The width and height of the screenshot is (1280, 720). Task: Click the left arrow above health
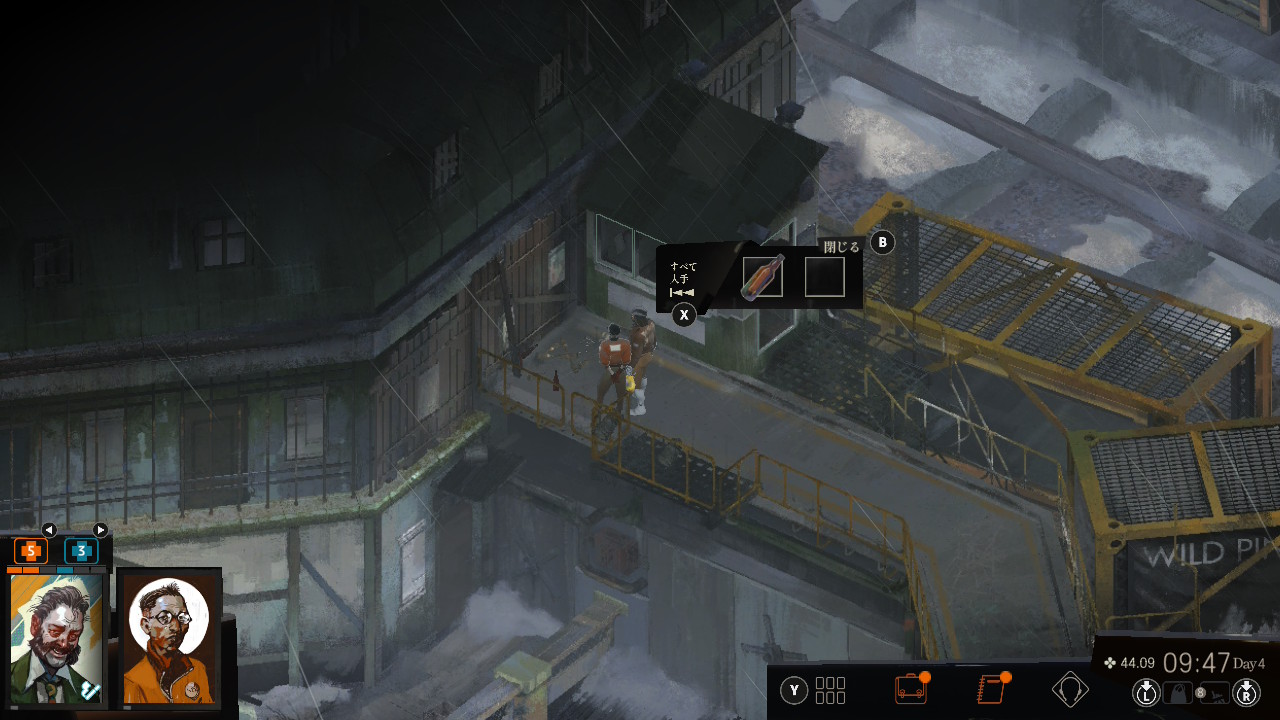coord(48,530)
